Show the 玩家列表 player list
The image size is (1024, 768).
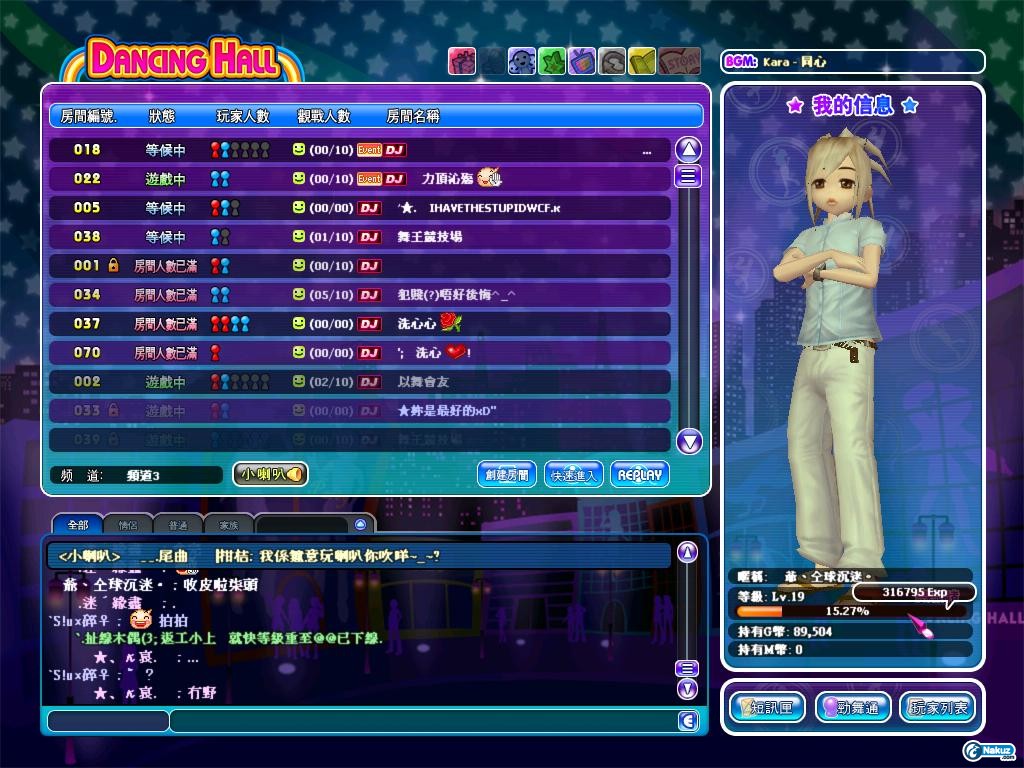(x=937, y=707)
